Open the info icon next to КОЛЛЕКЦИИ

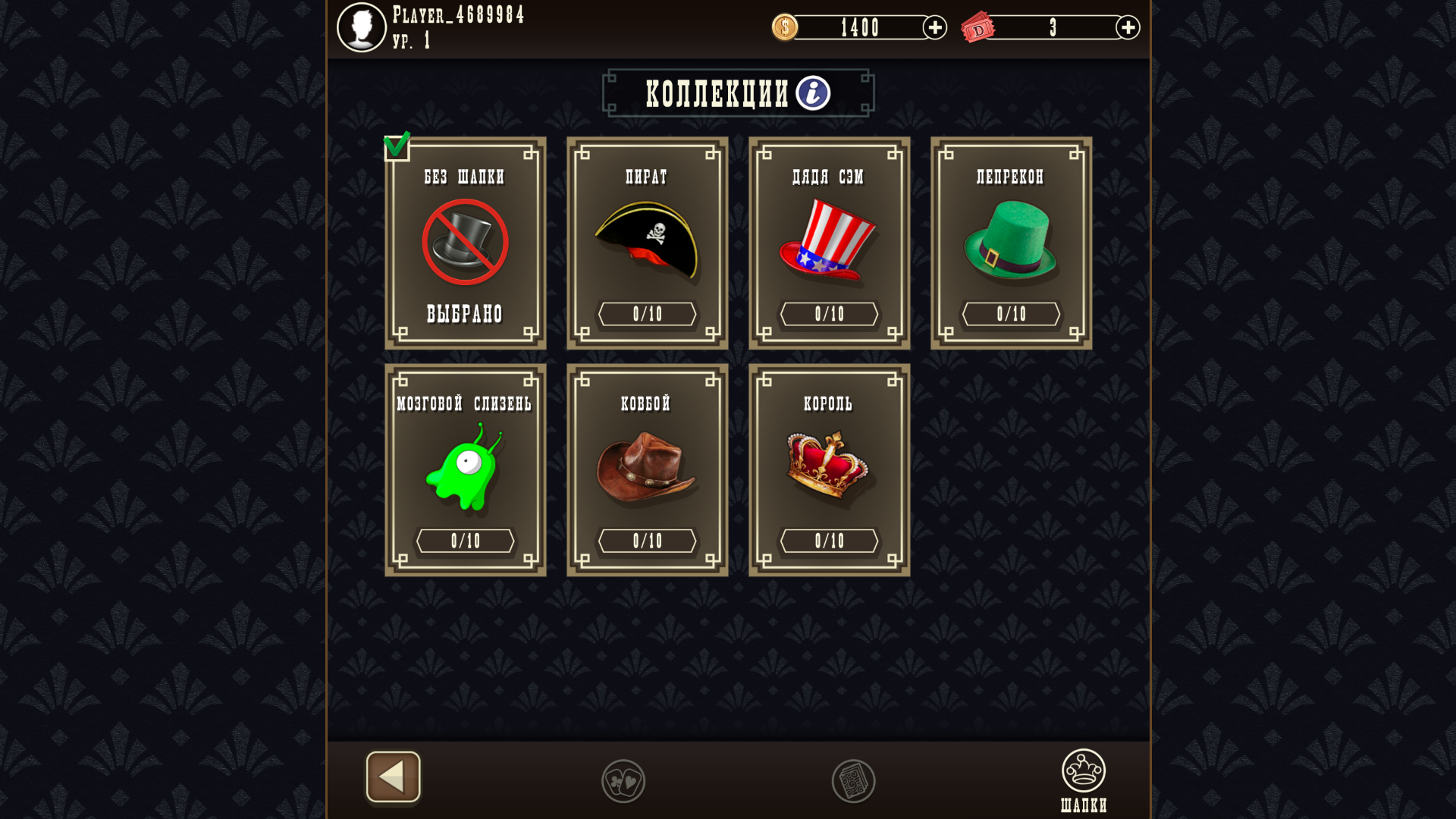811,93
